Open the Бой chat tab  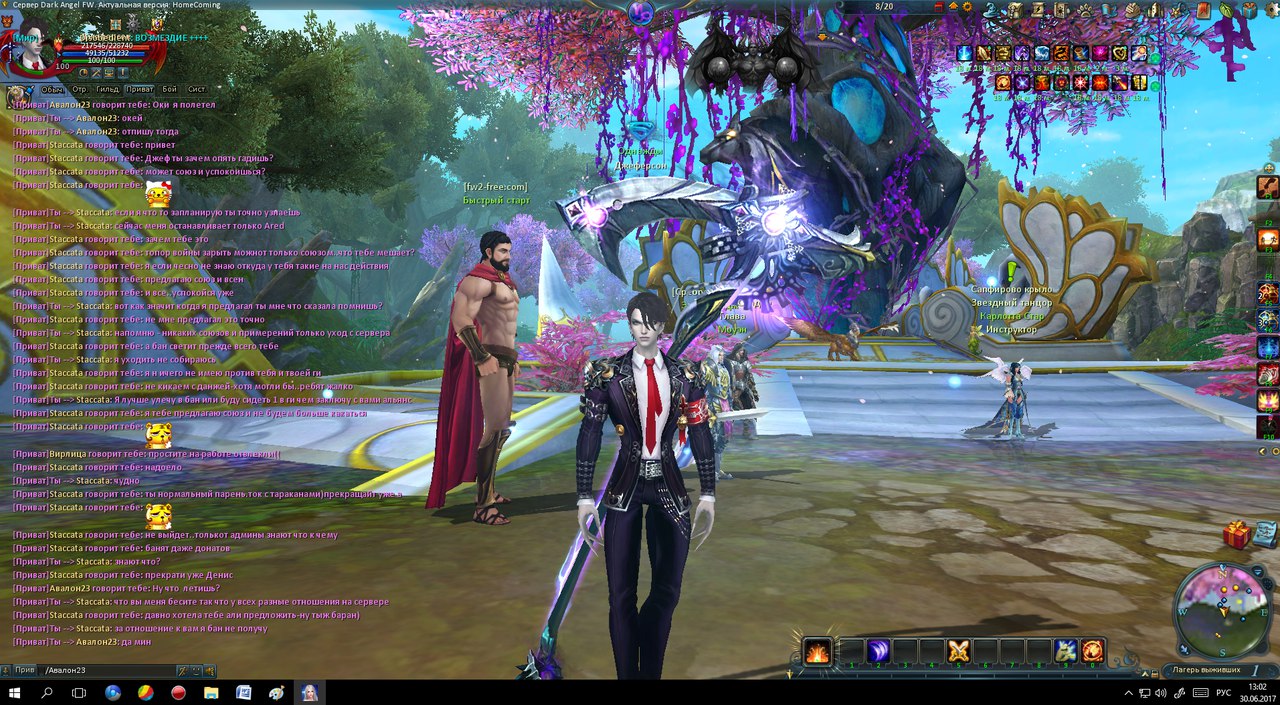pyautogui.click(x=169, y=89)
